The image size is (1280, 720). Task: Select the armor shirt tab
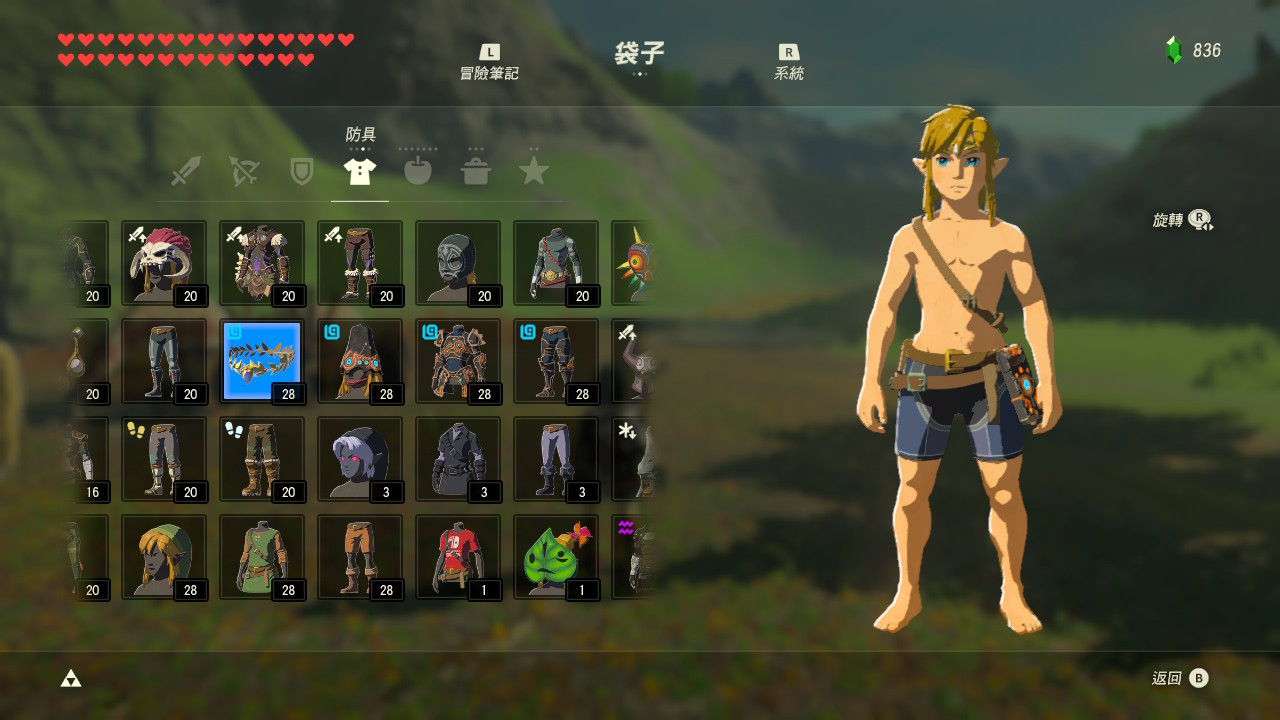(x=359, y=171)
